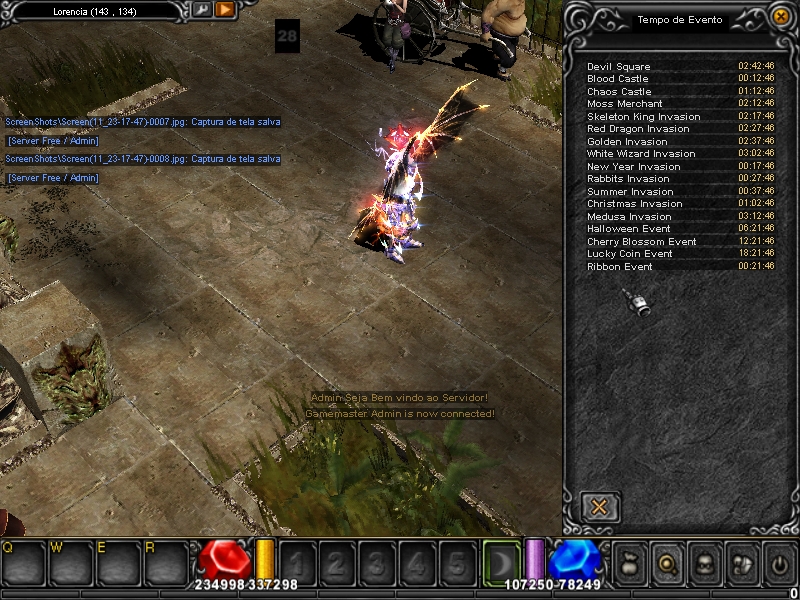The width and height of the screenshot is (800, 600).
Task: Open the system power button menu
Action: coord(779,565)
